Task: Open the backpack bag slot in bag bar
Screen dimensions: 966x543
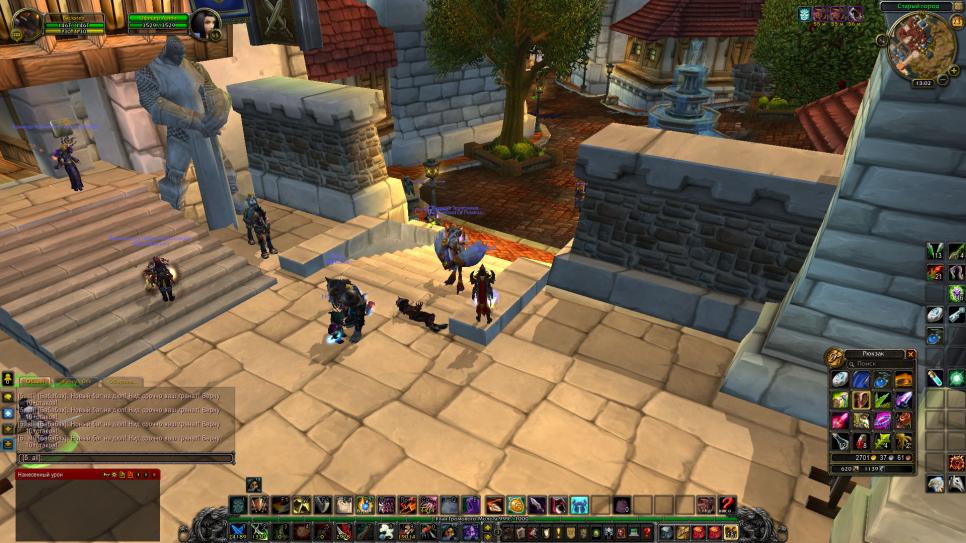Action: 731,532
